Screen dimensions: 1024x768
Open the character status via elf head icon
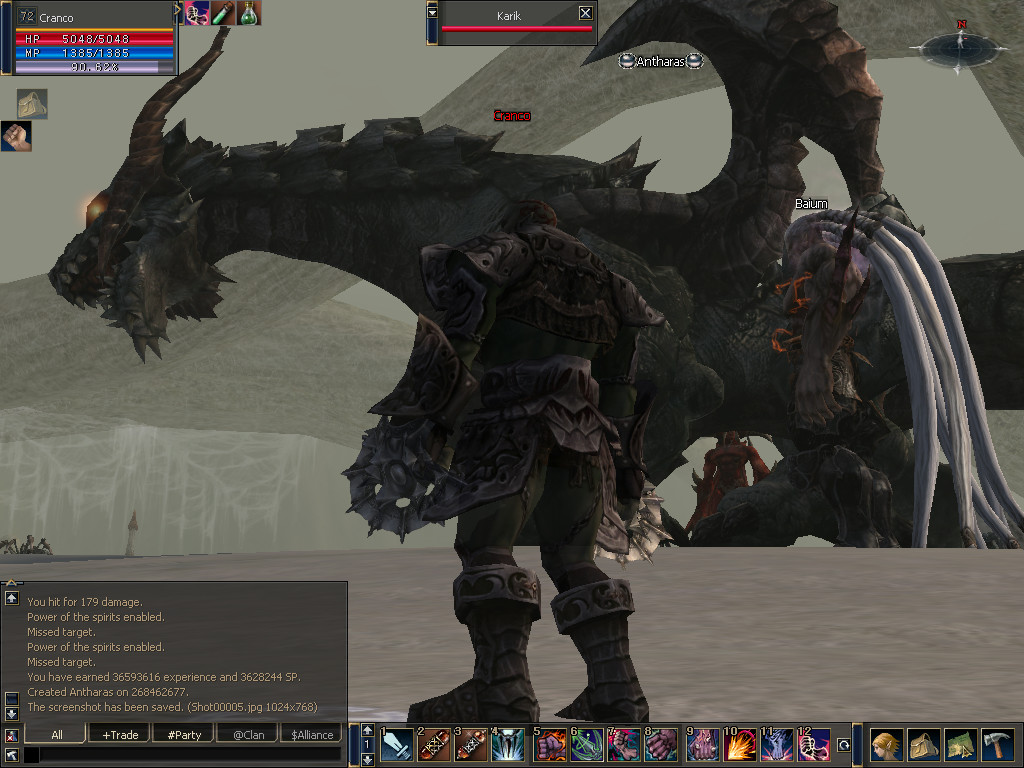[886, 745]
